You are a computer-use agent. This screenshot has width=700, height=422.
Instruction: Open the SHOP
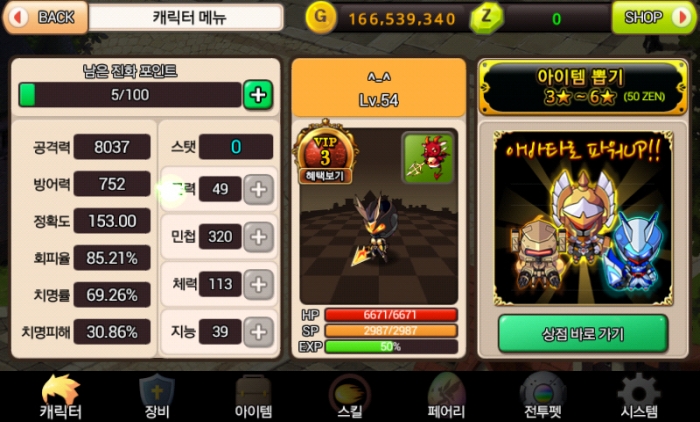[x=652, y=17]
